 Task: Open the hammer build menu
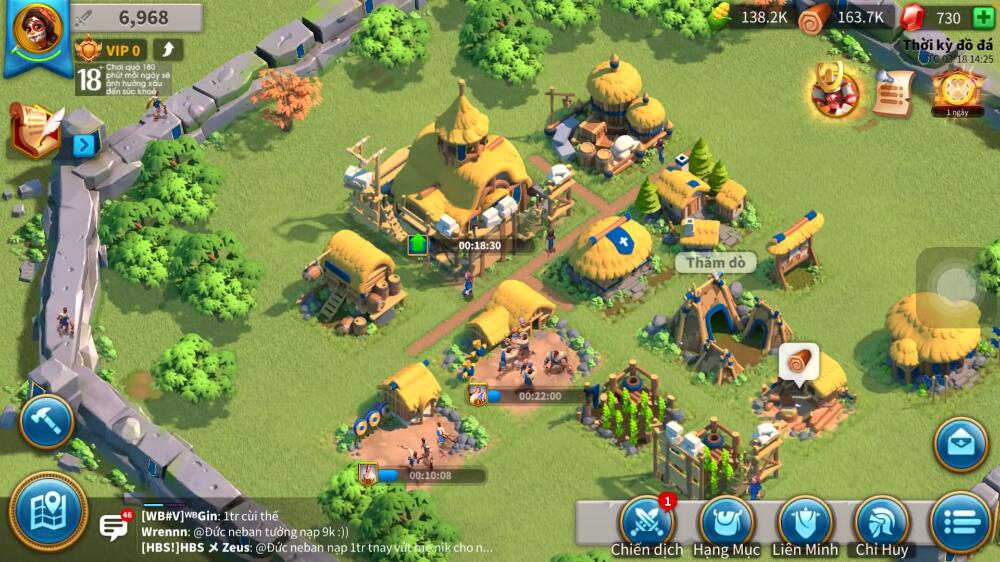point(46,421)
